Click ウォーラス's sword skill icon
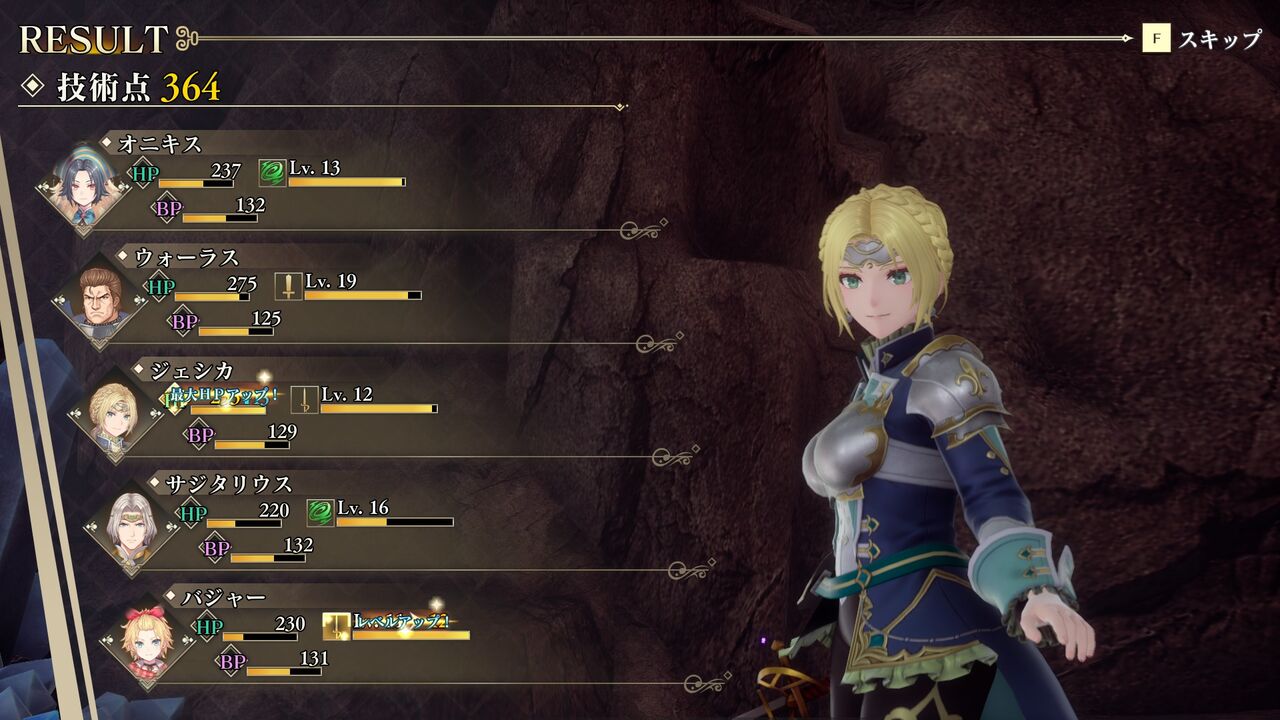This screenshot has height=720, width=1280. tap(288, 287)
